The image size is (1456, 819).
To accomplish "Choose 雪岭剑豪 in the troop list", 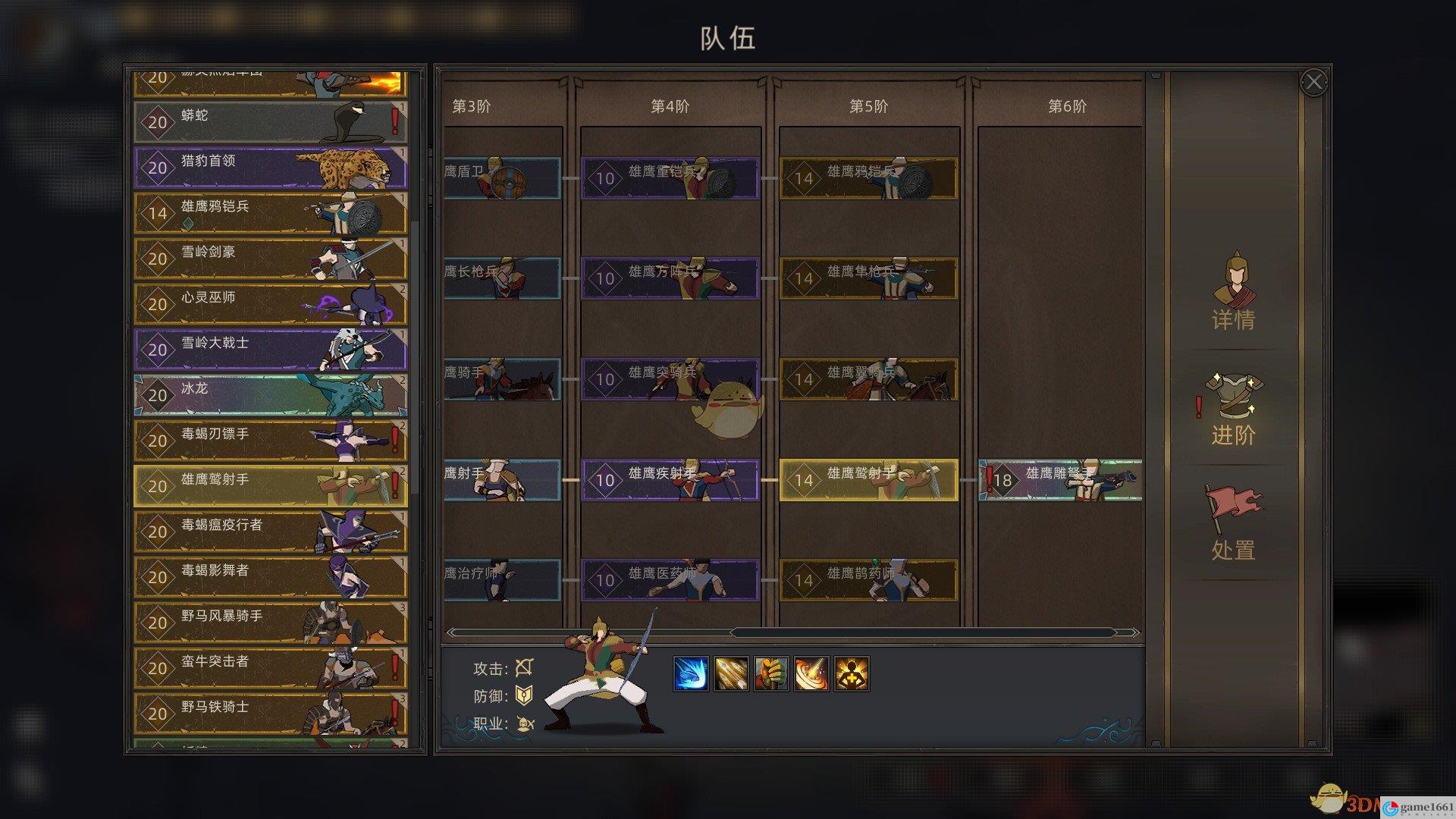I will coord(270,259).
